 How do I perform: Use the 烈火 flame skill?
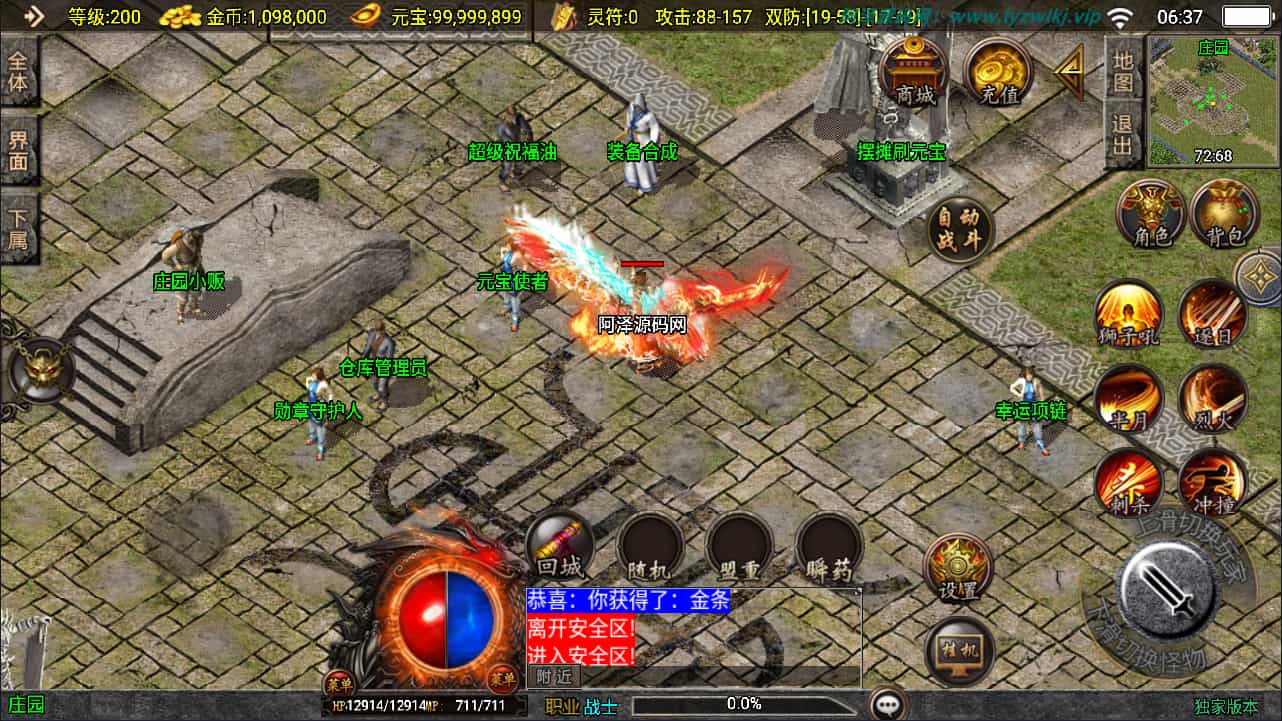(1212, 398)
